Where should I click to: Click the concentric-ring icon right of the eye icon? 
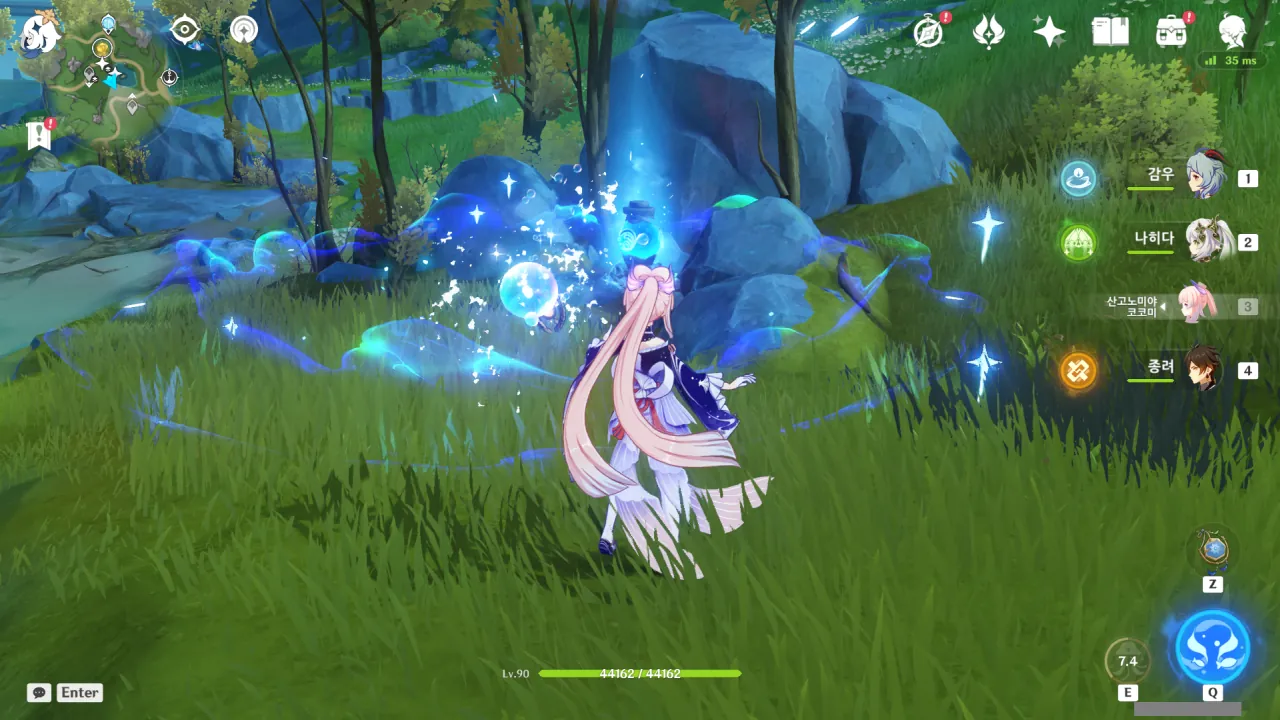click(x=243, y=30)
